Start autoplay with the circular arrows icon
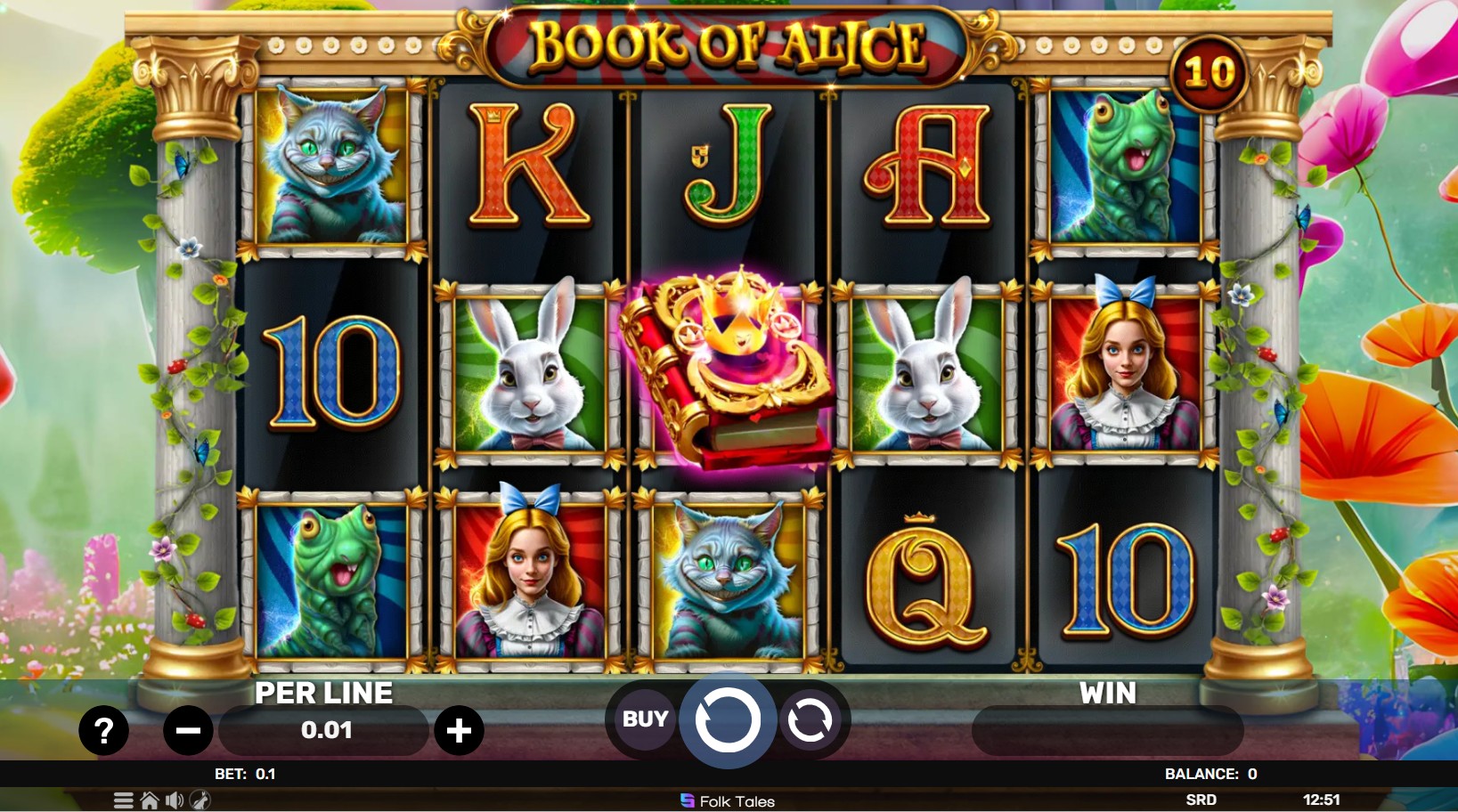Screen dimensions: 1458x812 point(811,719)
